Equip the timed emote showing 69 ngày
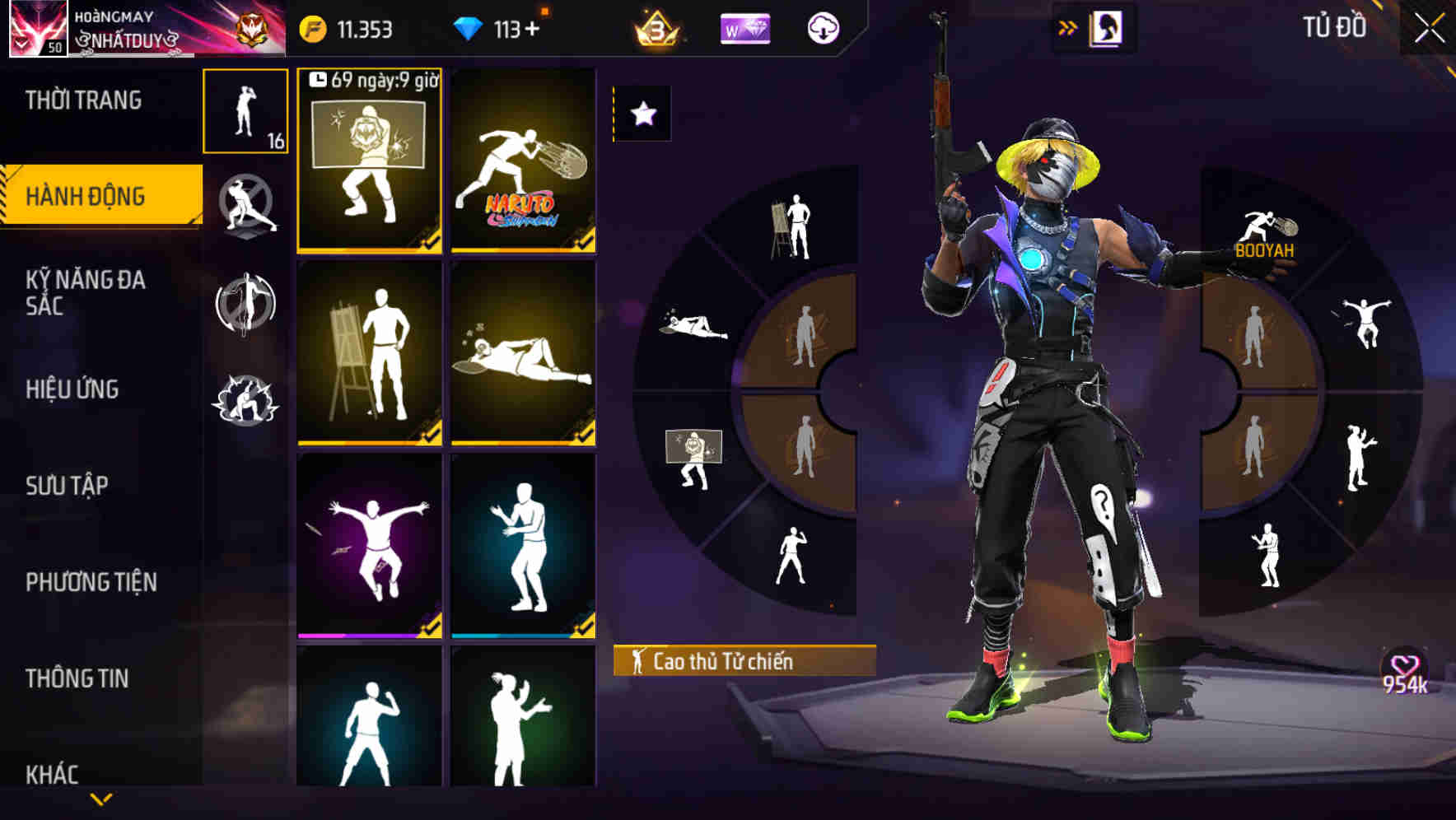Image resolution: width=1456 pixels, height=820 pixels. 370,161
